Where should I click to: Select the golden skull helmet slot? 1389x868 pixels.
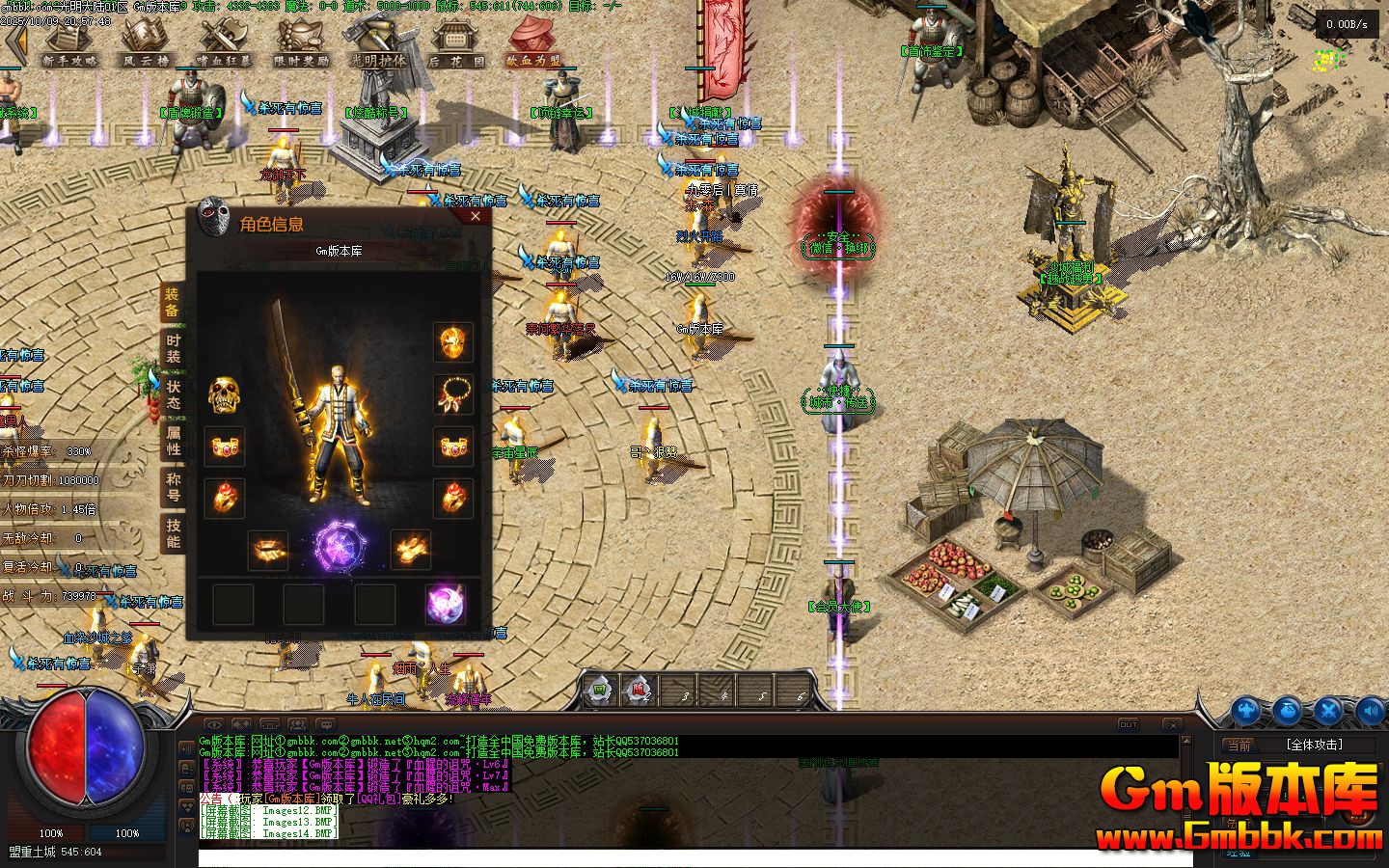[224, 393]
